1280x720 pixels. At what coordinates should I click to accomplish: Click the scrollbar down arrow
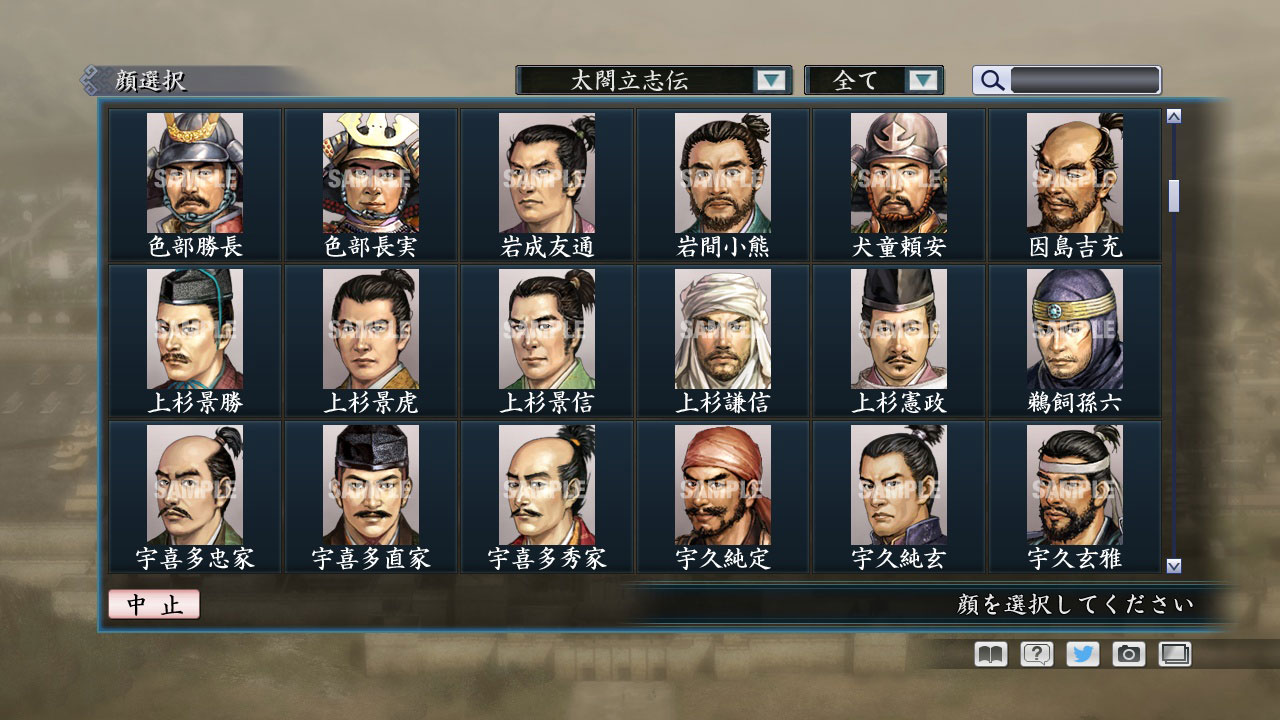[x=1172, y=564]
